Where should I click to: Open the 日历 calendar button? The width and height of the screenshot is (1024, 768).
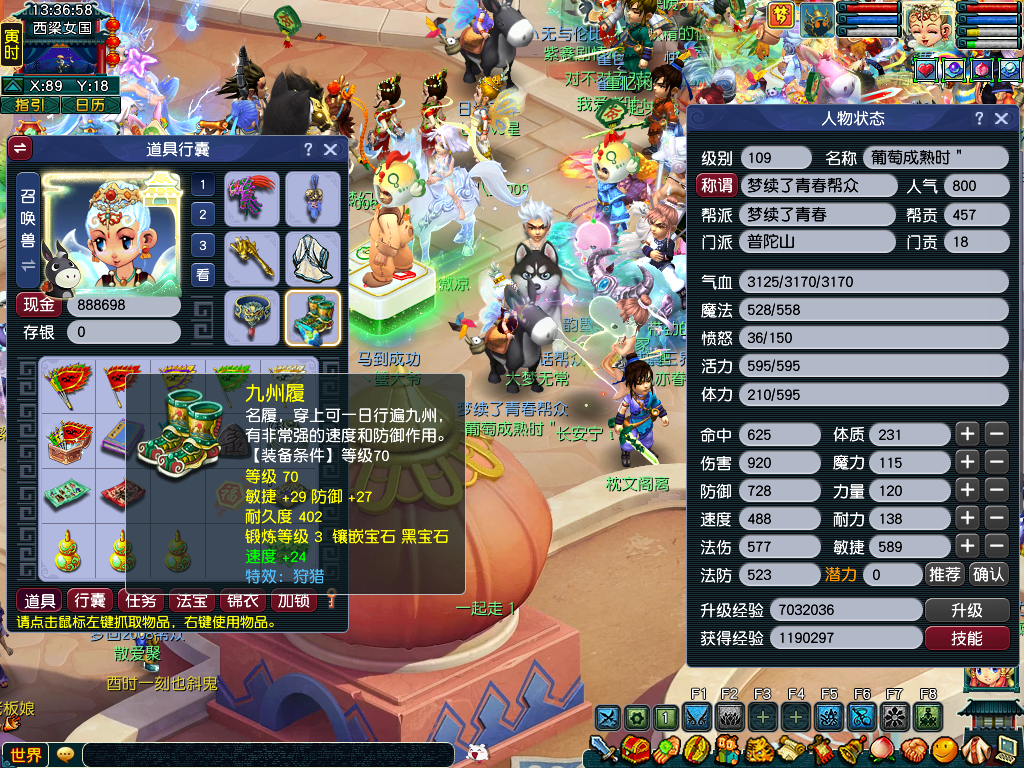(89, 104)
